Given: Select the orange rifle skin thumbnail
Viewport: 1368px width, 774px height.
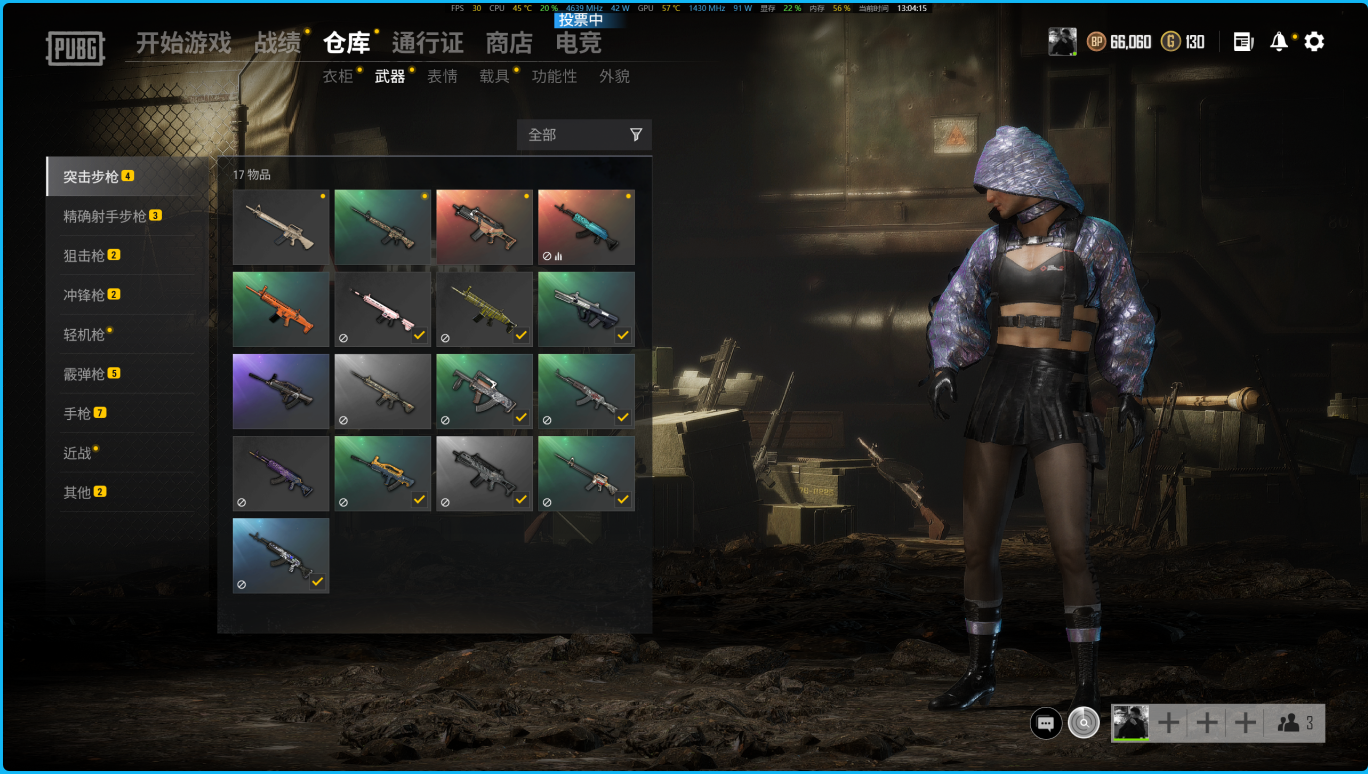Looking at the screenshot, I should 281,309.
